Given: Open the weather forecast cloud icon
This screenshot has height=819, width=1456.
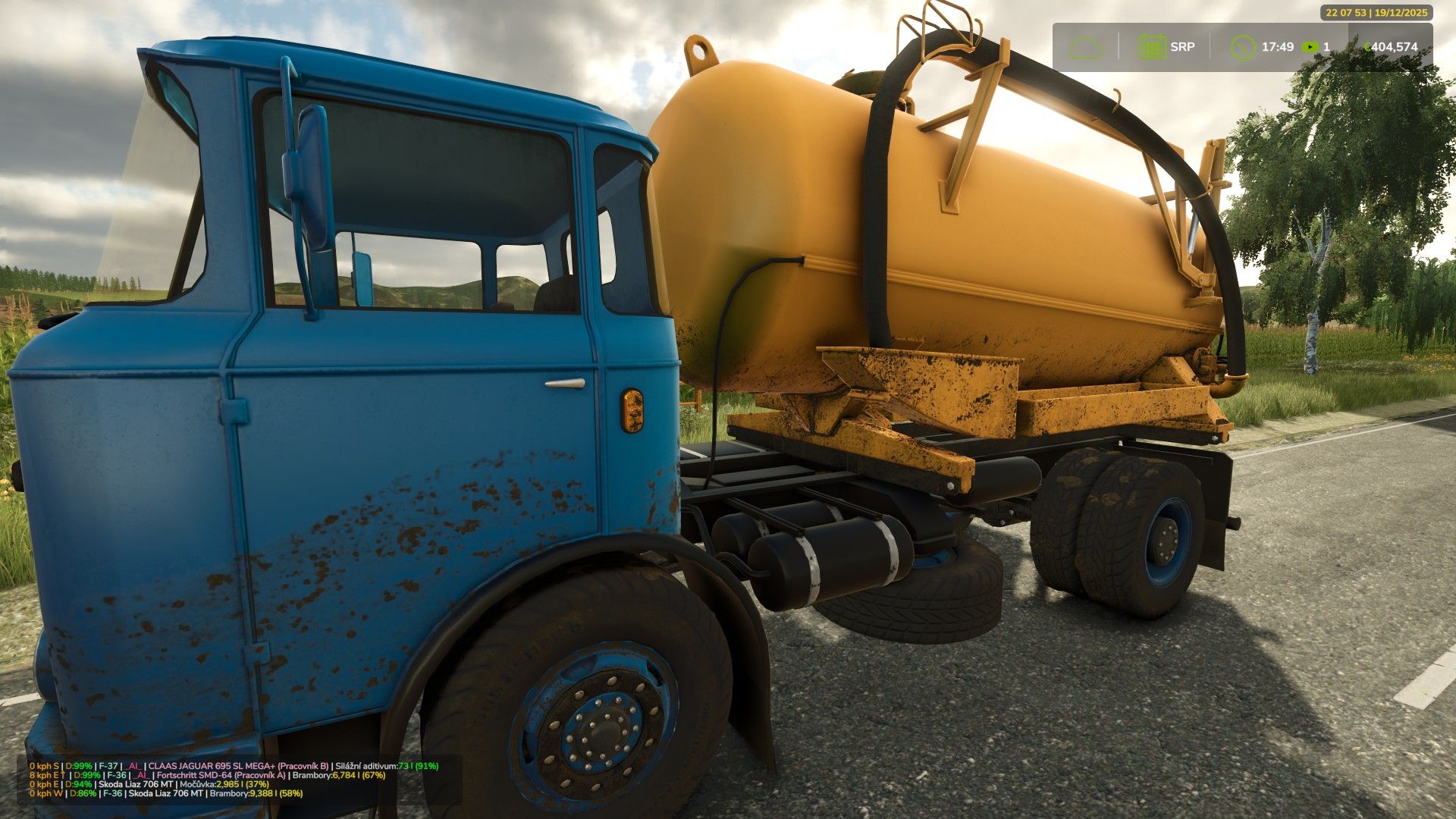Looking at the screenshot, I should click(x=1085, y=47).
